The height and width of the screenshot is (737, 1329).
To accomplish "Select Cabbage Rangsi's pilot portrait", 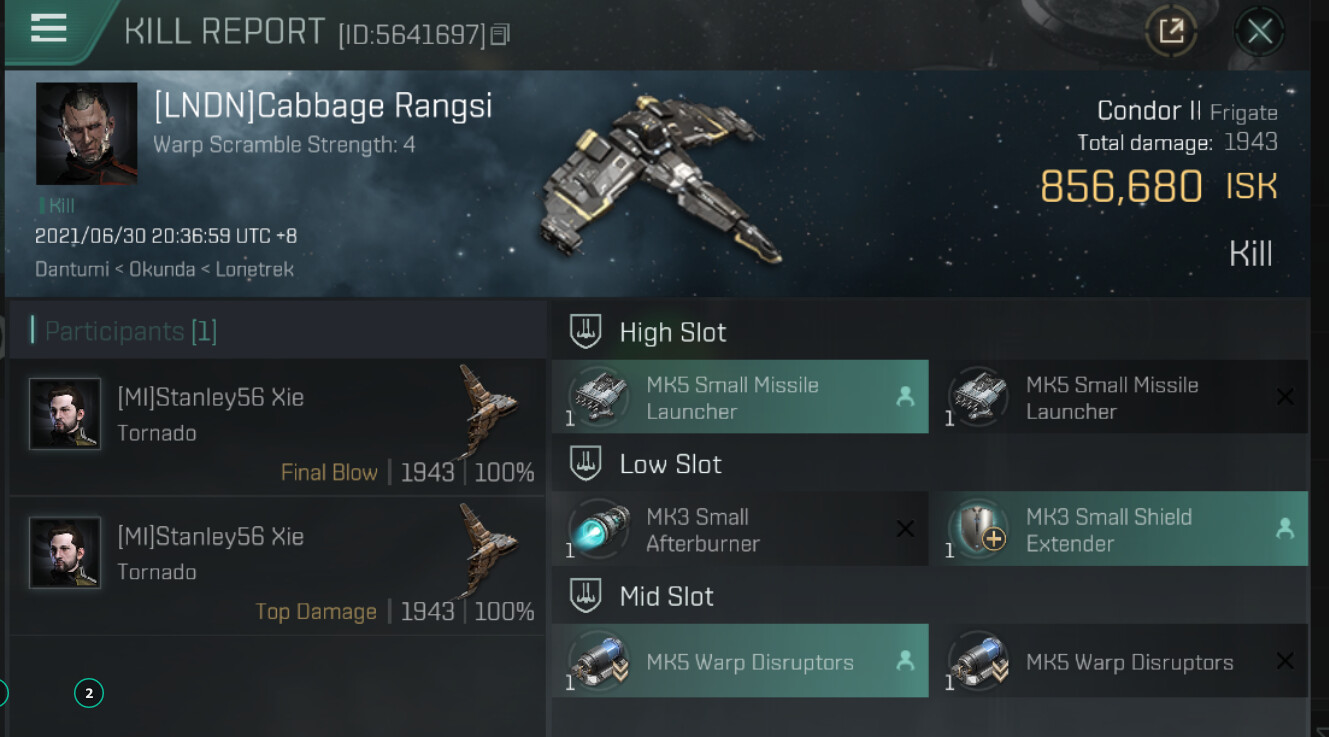I will point(86,134).
